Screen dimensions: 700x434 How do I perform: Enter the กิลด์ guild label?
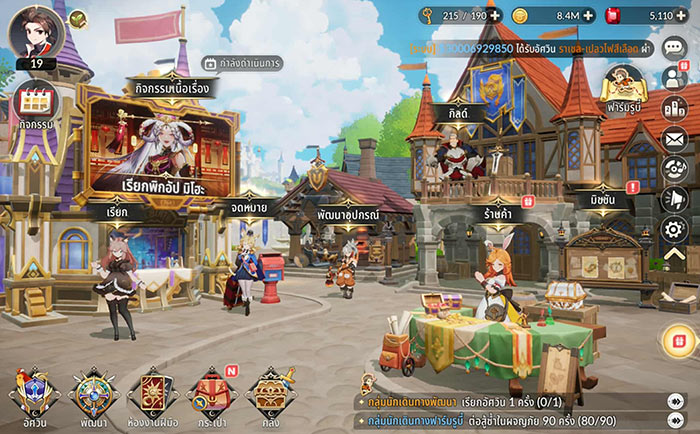(x=458, y=115)
